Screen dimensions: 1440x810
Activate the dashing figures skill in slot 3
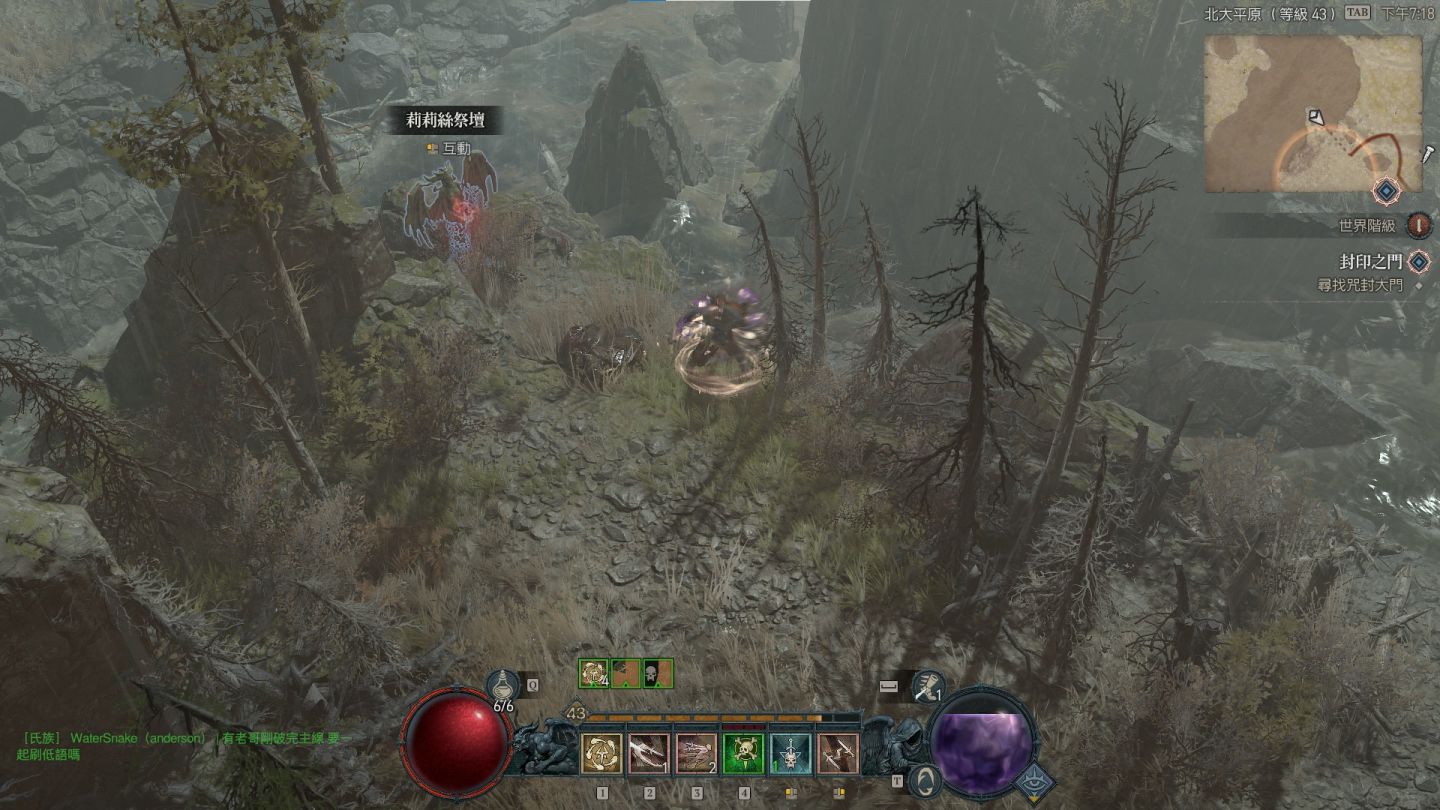[x=697, y=754]
